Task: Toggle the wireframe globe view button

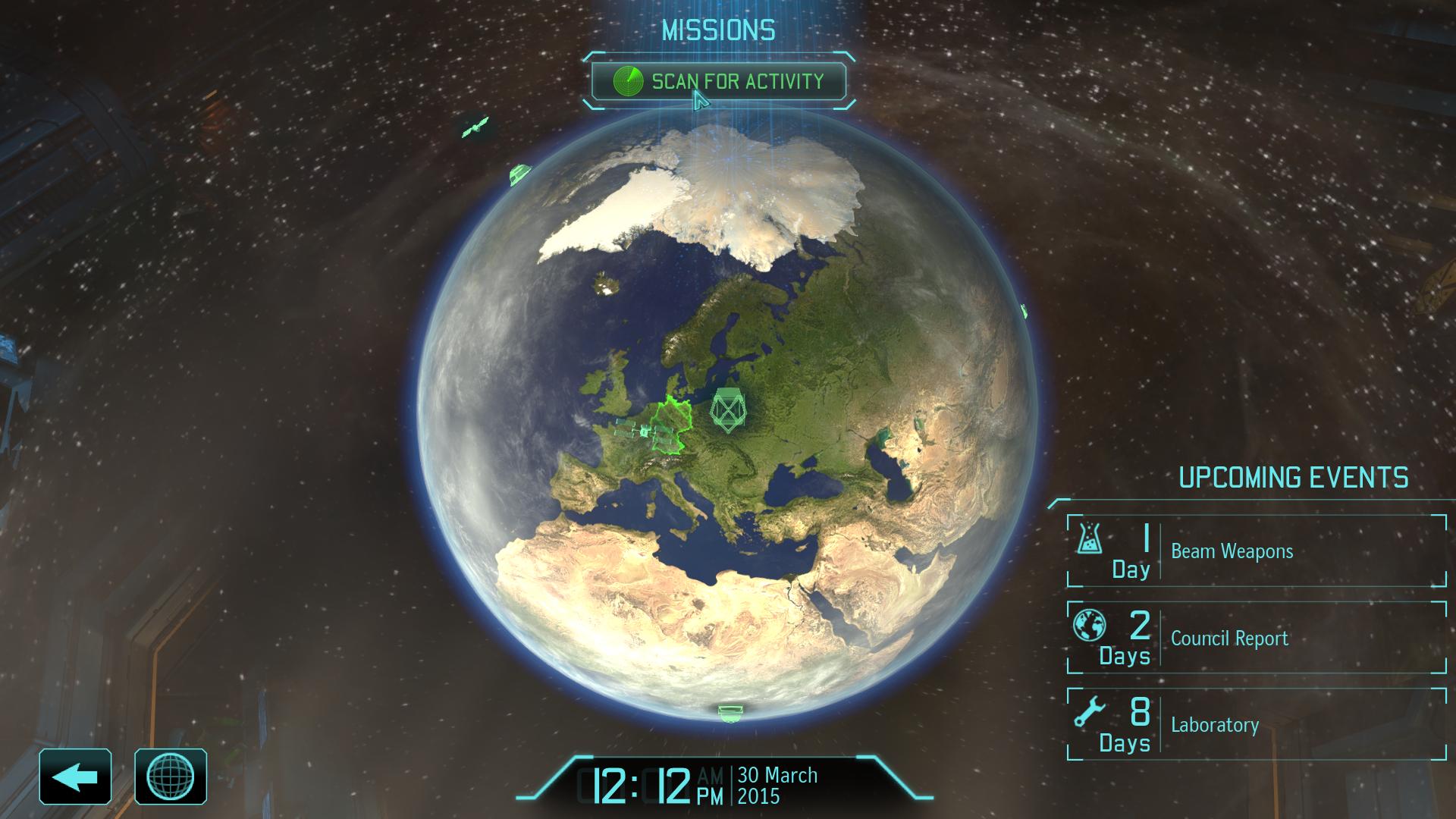Action: (x=171, y=777)
